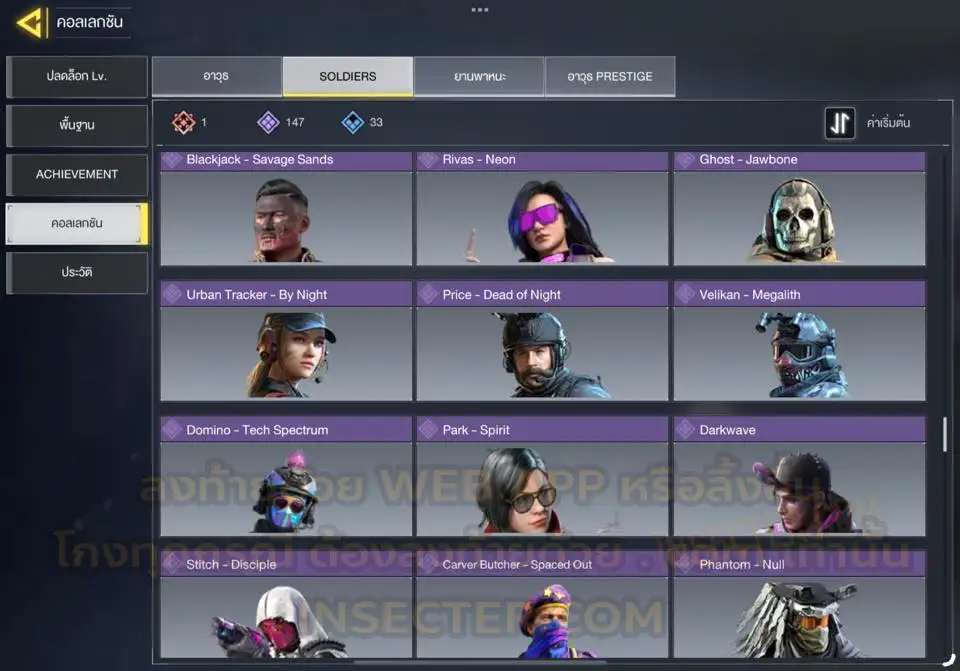960x671 pixels.
Task: Pick the Park - Spirit soldier card
Action: pos(542,478)
